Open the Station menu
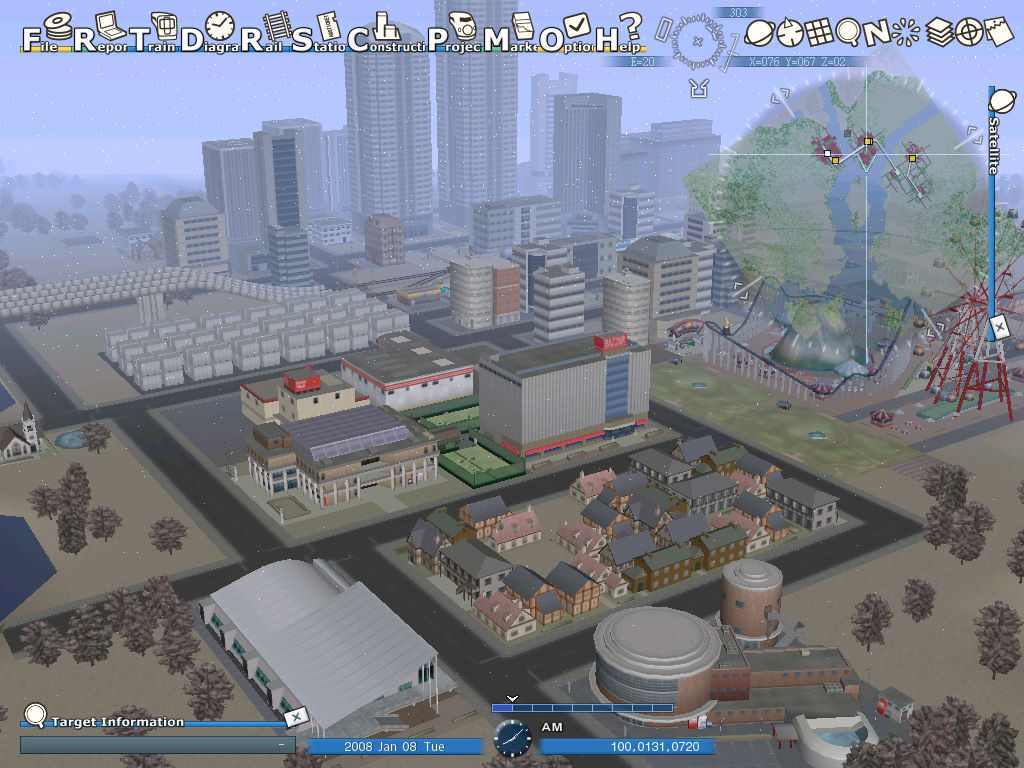The width and height of the screenshot is (1024, 768). 320,34
